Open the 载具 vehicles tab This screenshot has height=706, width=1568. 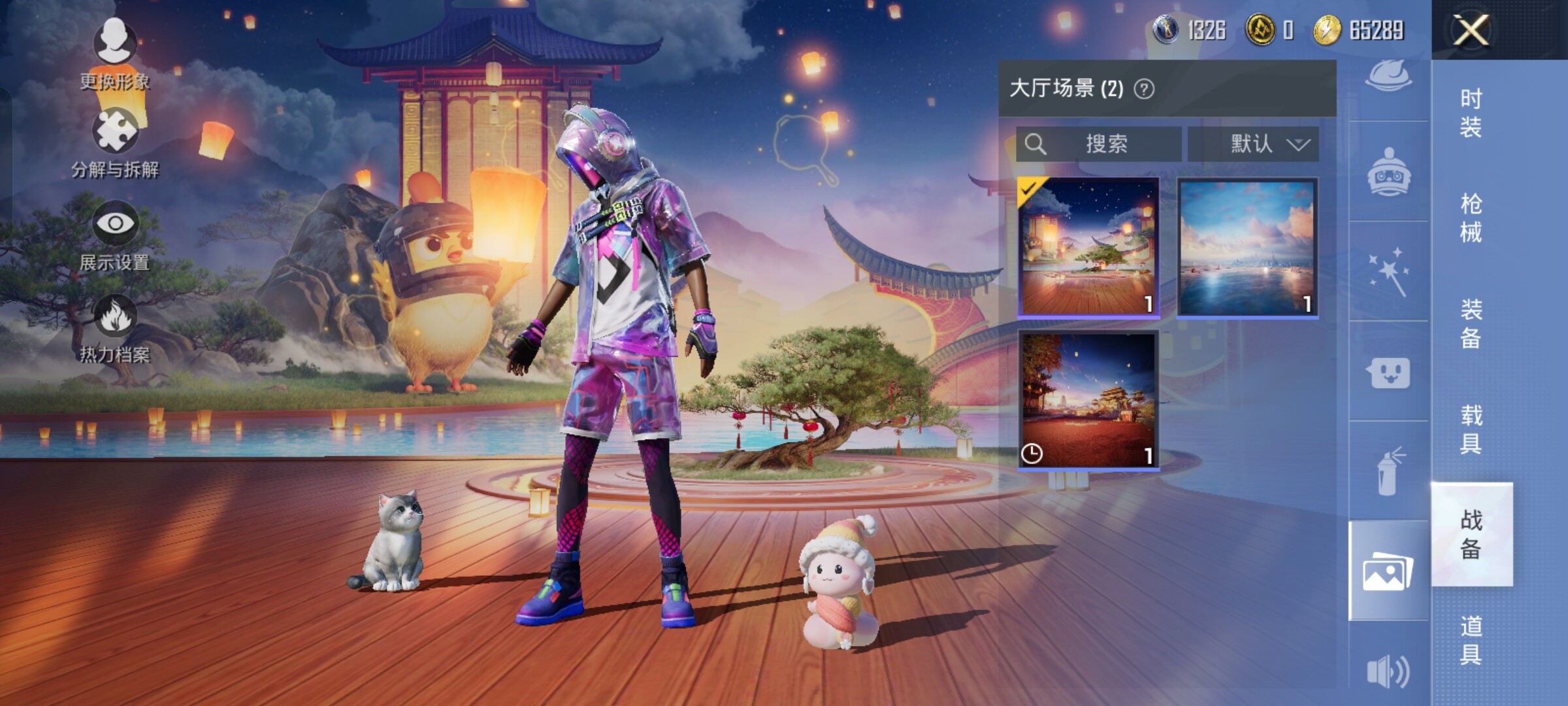click(x=1471, y=429)
